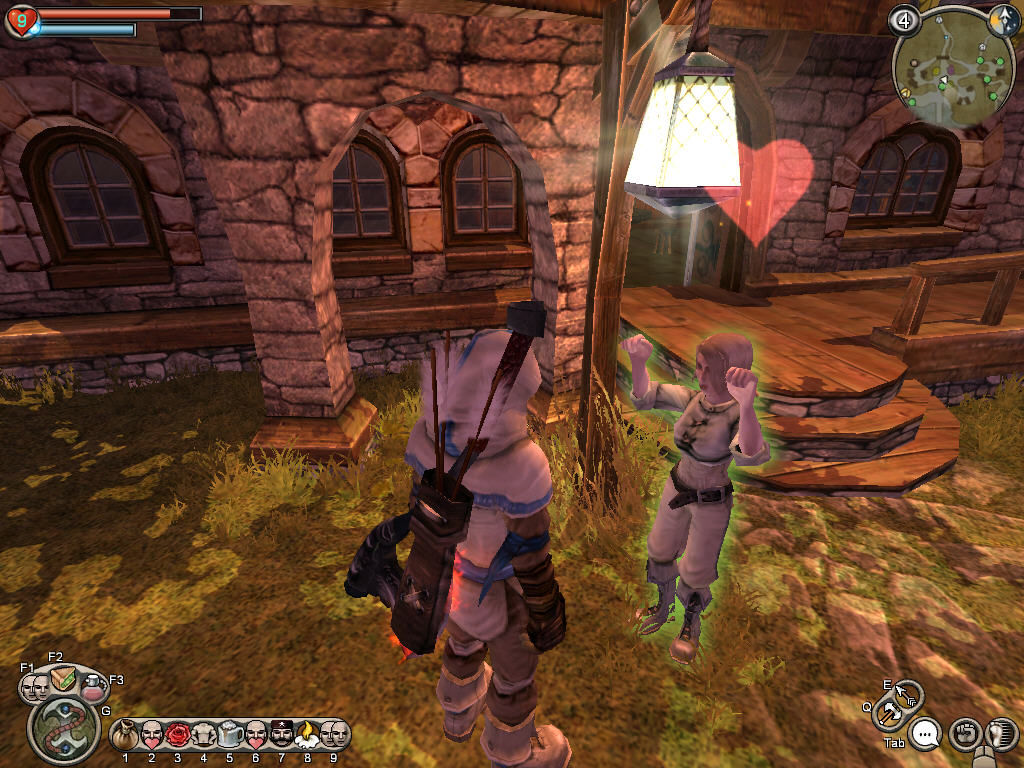Select the flexing torso expression
Screen dimensions: 1024x768
pos(204,735)
